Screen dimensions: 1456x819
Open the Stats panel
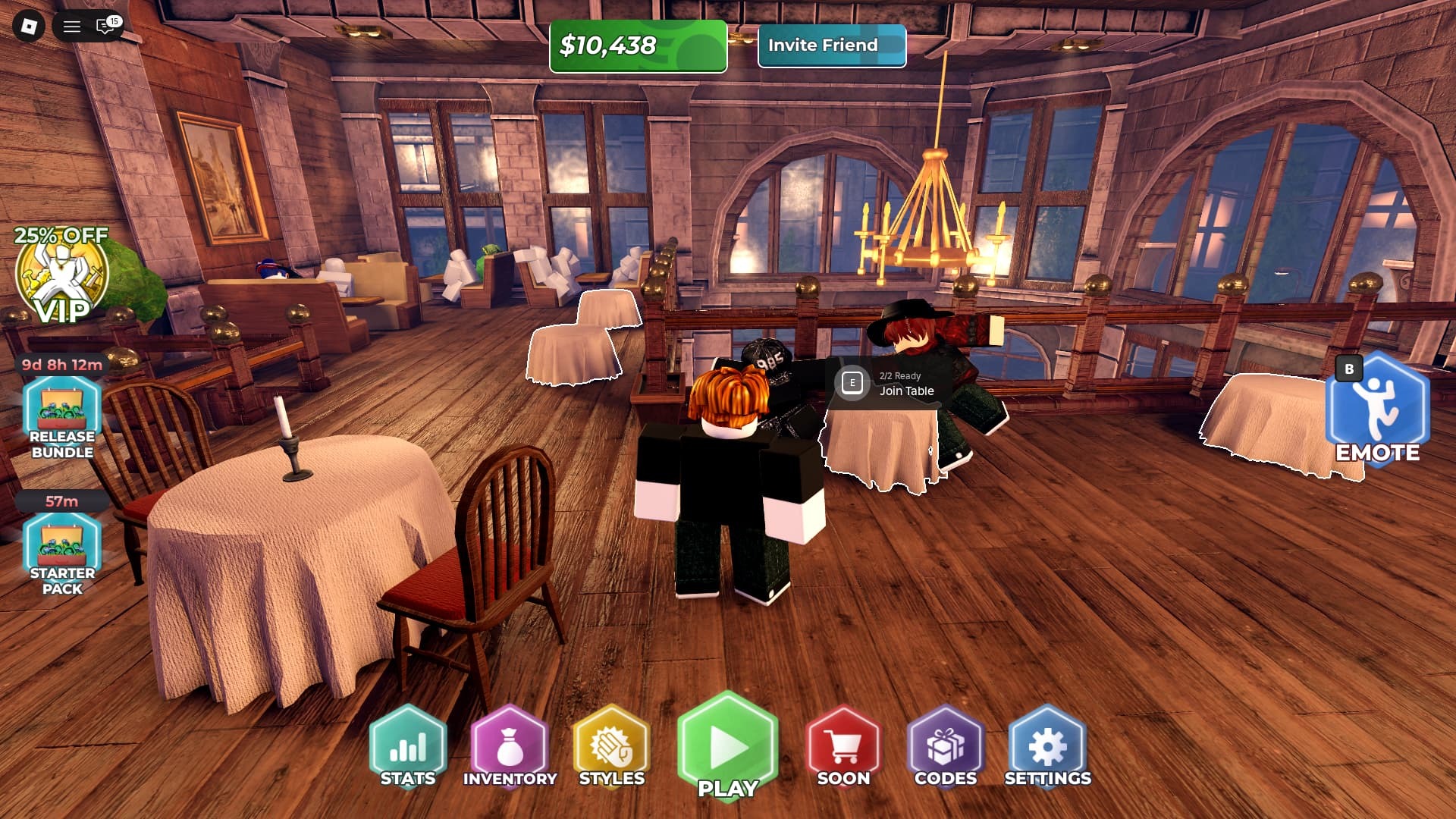[x=408, y=747]
